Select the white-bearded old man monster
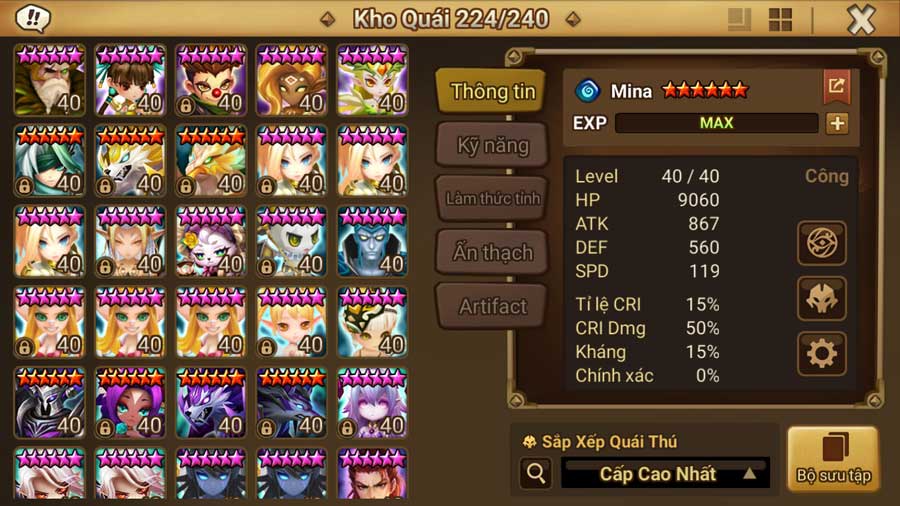Screen dimensions: 900x506 pyautogui.click(x=49, y=80)
